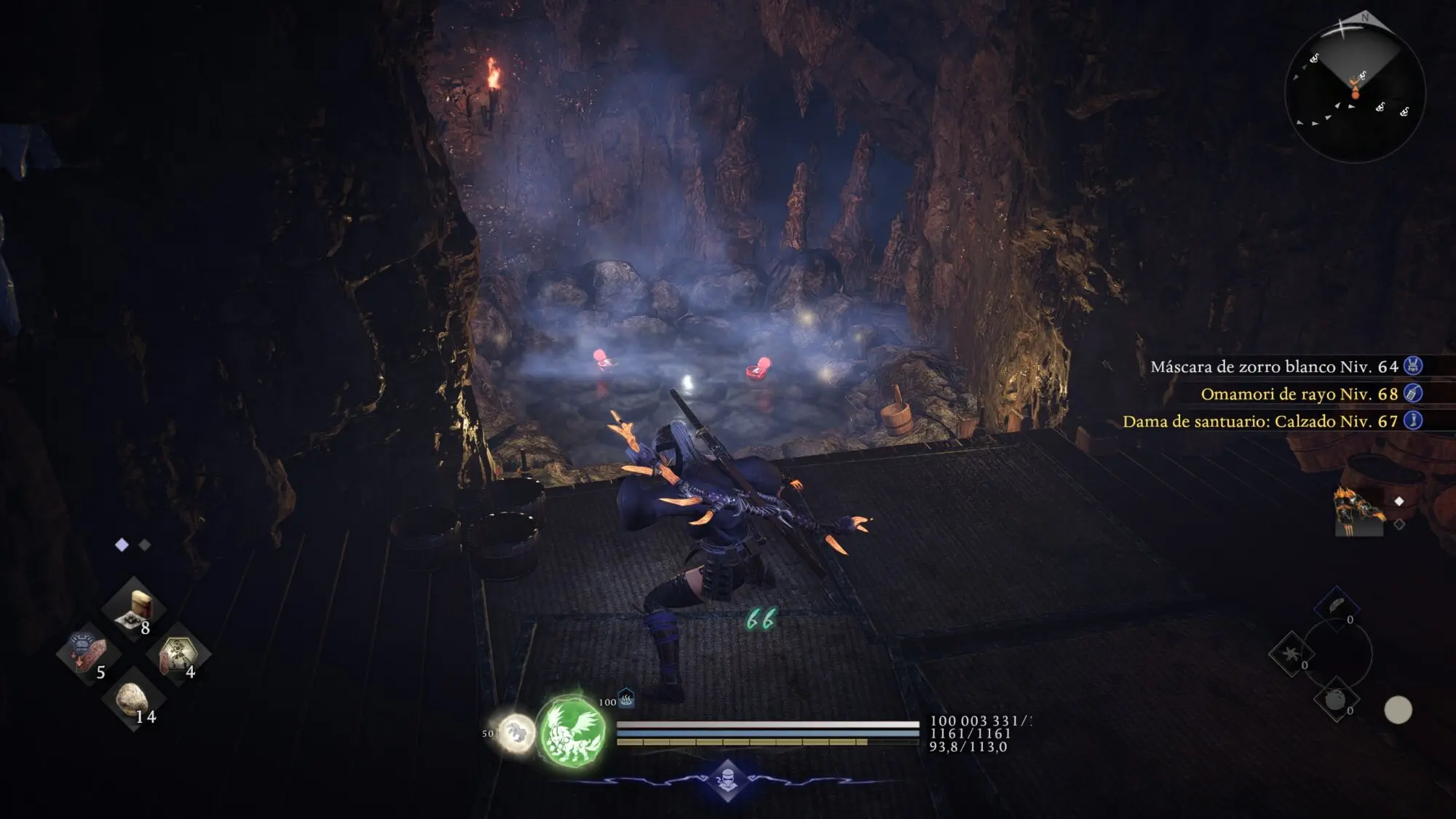Viewport: 1456px width, 819px height.
Task: Select the shuriken ranged slot
Action: [1291, 653]
